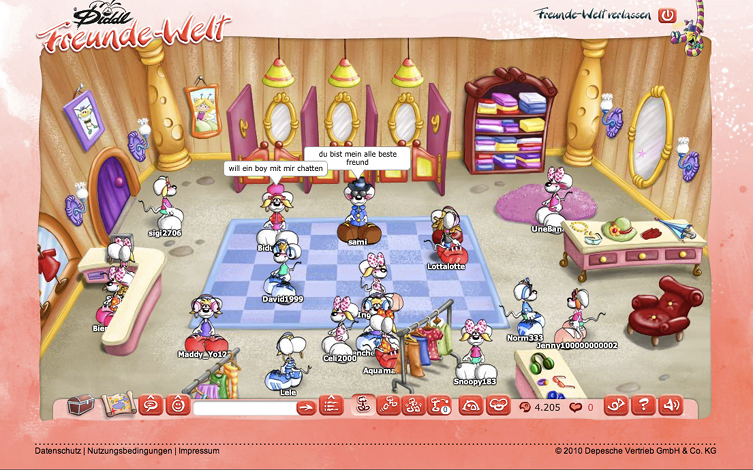Open the Impressum link
Viewport: 753px width, 470px height.
pyautogui.click(x=199, y=451)
